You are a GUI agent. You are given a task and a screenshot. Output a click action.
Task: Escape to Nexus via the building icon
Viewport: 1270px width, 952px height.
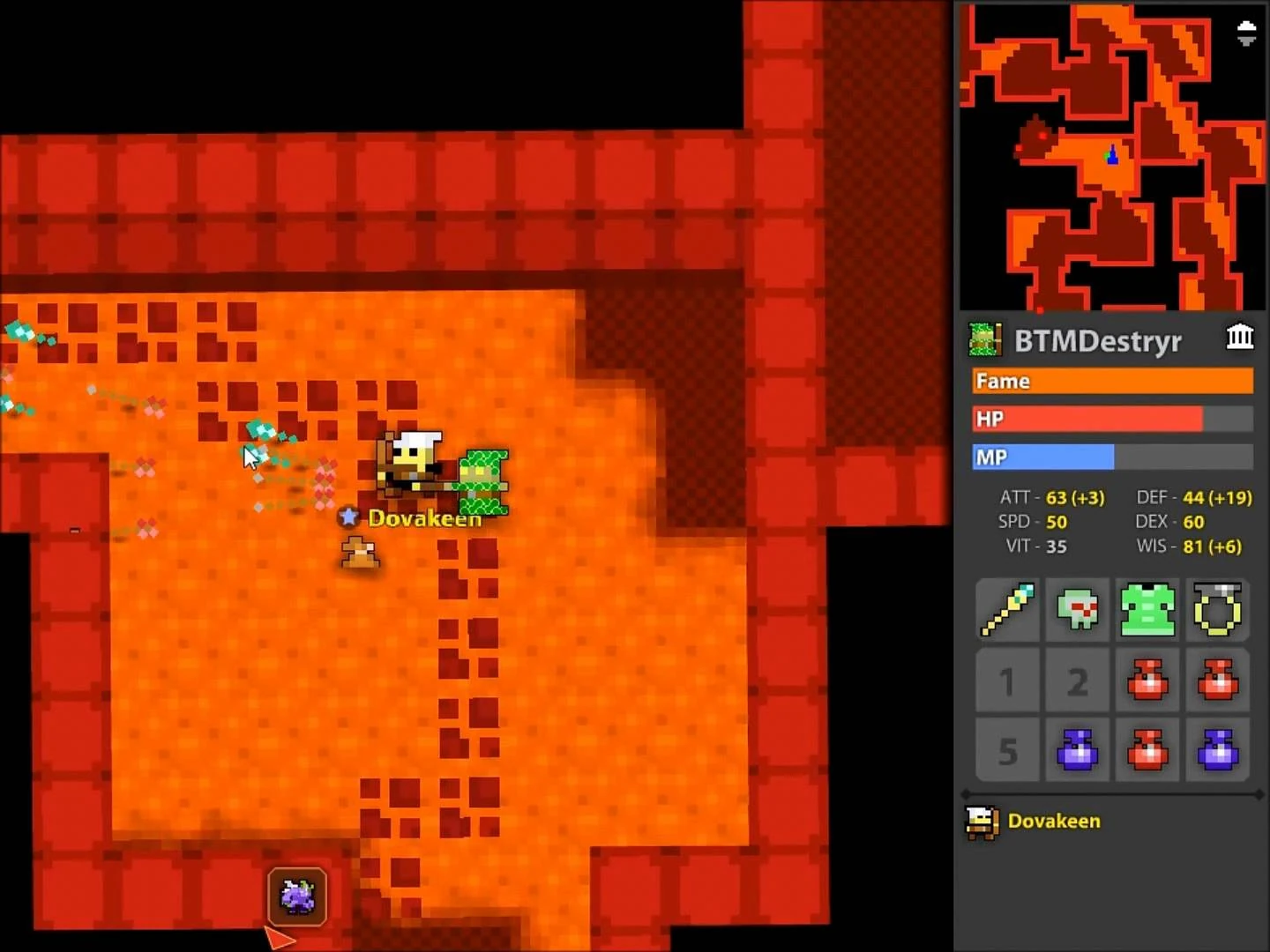[x=1239, y=337]
